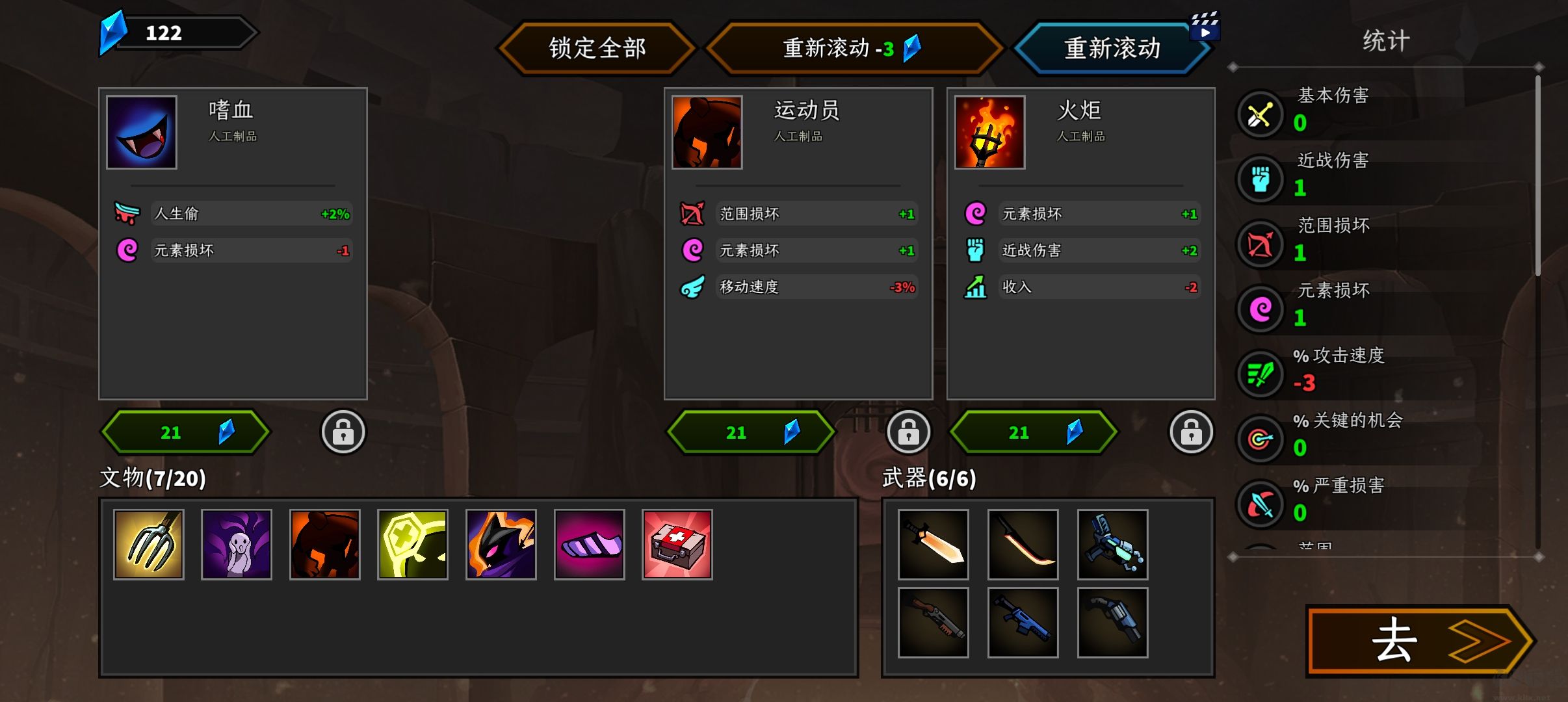Viewport: 1568px width, 702px height.
Task: Click the 运动员 artifact portrait
Action: click(707, 131)
